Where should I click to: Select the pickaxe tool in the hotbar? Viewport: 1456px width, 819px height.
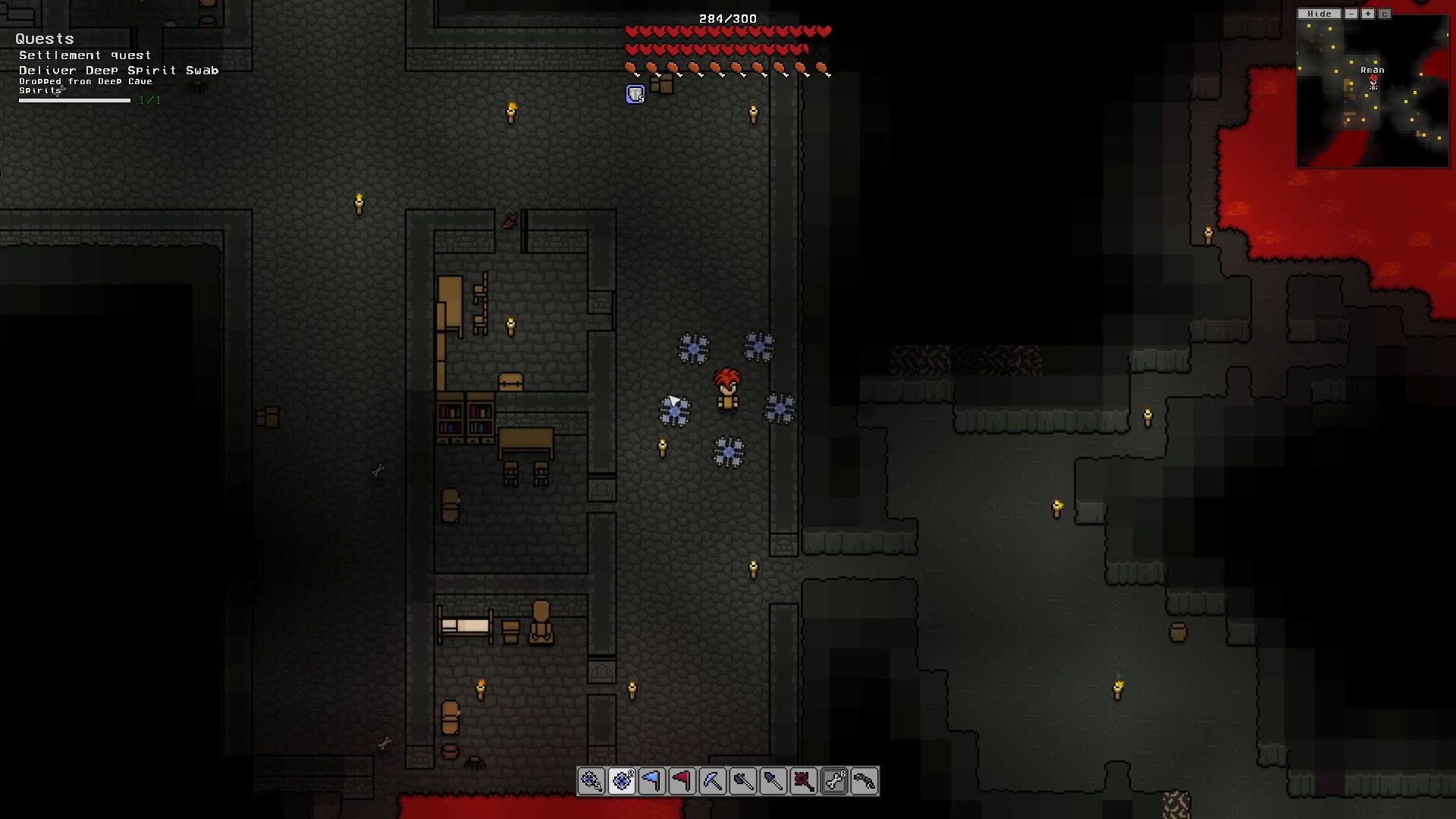[x=714, y=782]
